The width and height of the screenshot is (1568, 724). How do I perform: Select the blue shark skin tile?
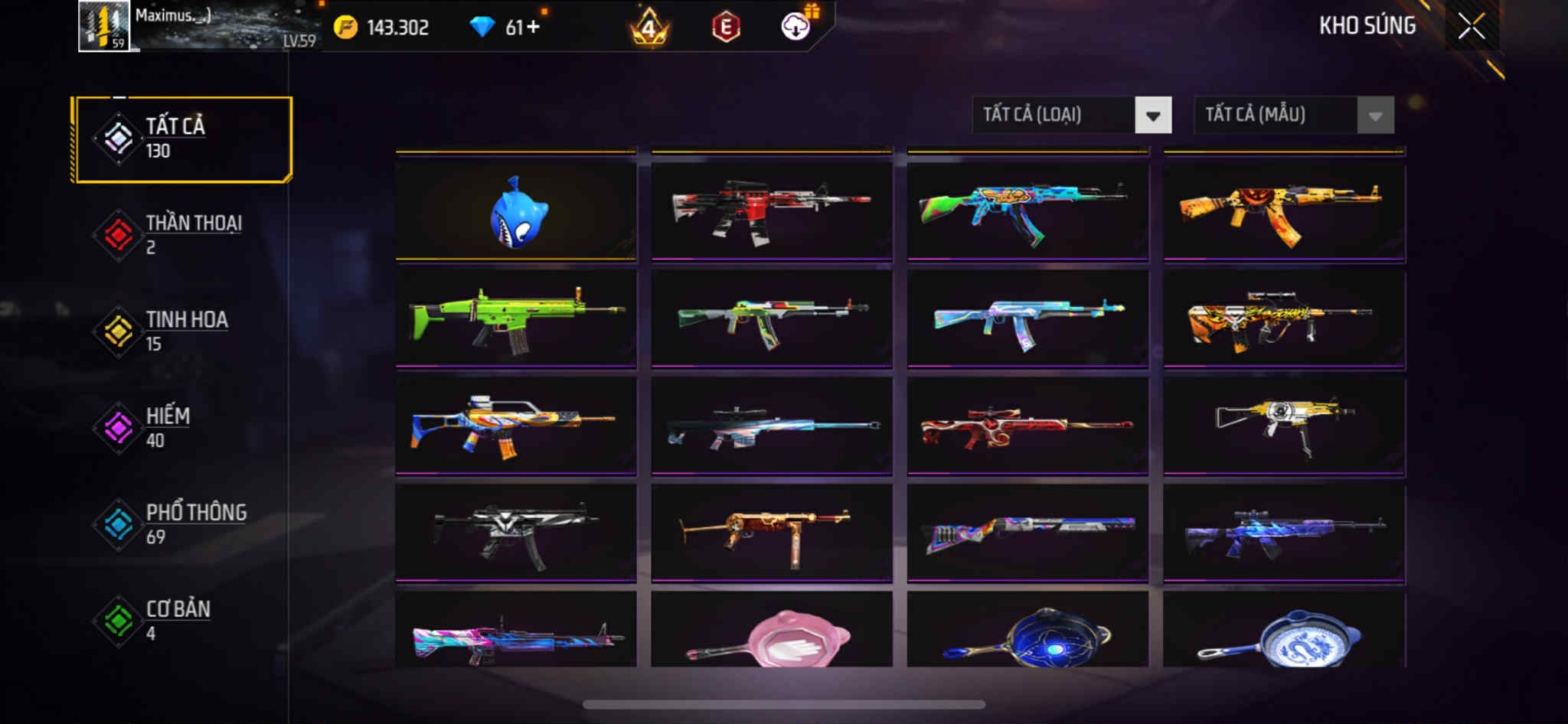tap(516, 211)
